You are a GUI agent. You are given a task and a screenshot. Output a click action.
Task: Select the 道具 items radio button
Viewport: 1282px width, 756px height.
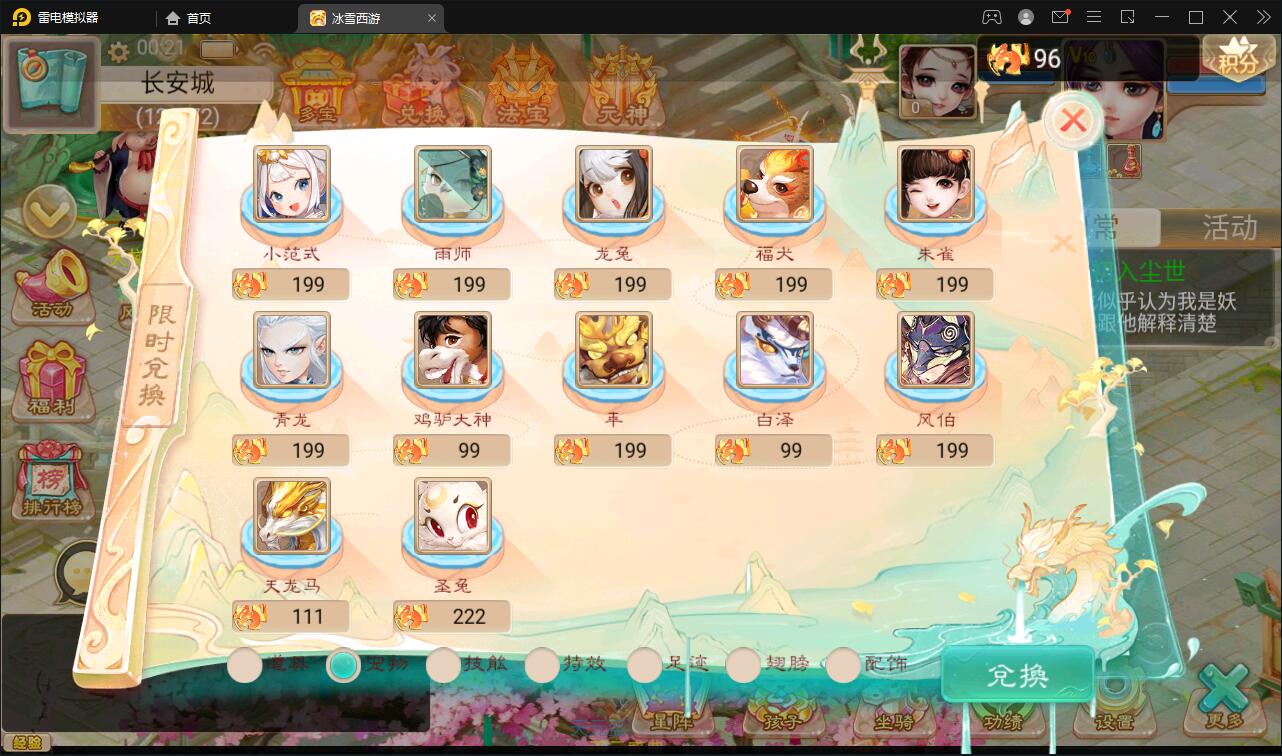coord(244,664)
